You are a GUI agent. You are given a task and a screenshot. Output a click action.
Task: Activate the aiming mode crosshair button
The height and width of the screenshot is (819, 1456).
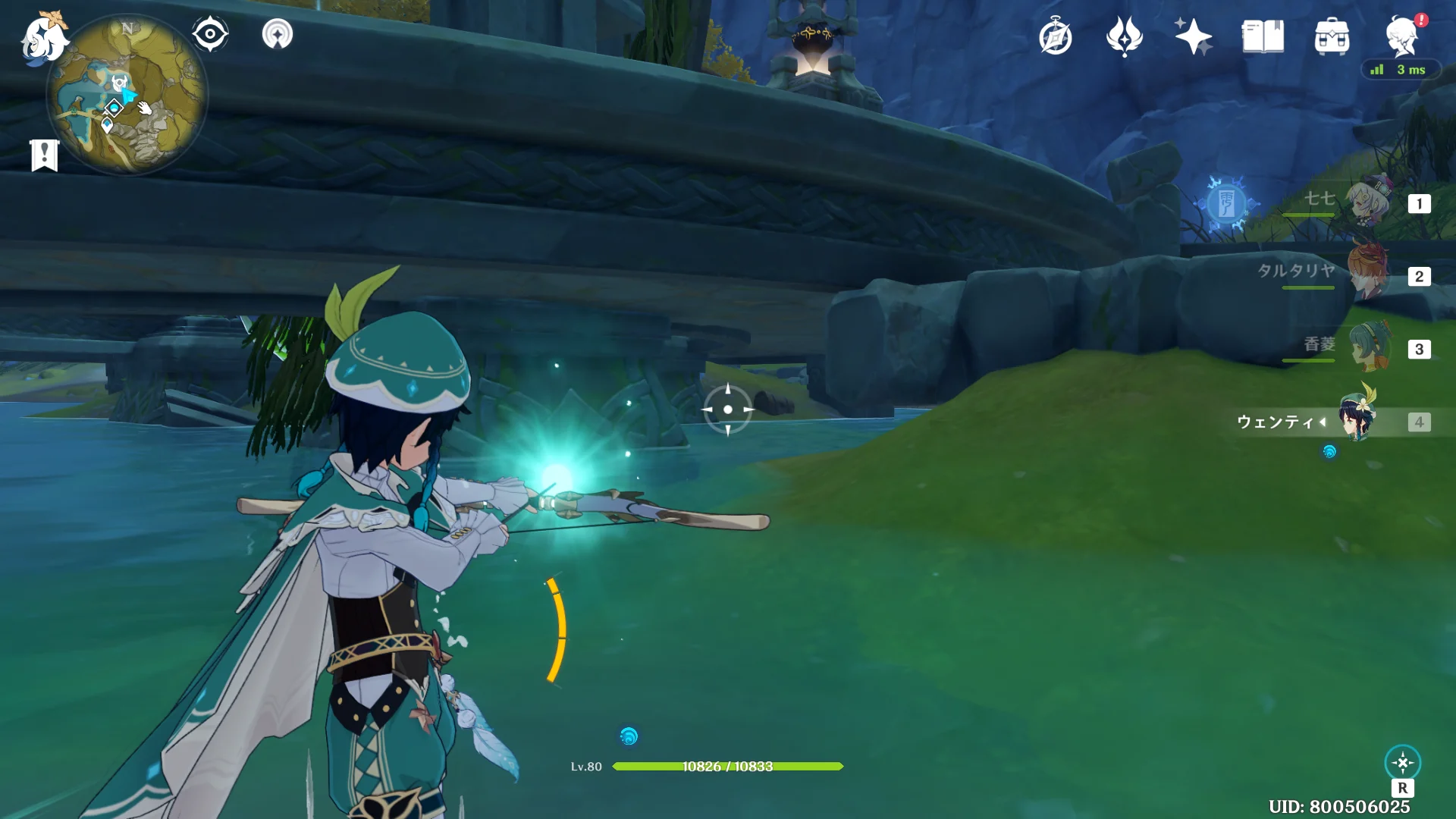click(x=1402, y=763)
